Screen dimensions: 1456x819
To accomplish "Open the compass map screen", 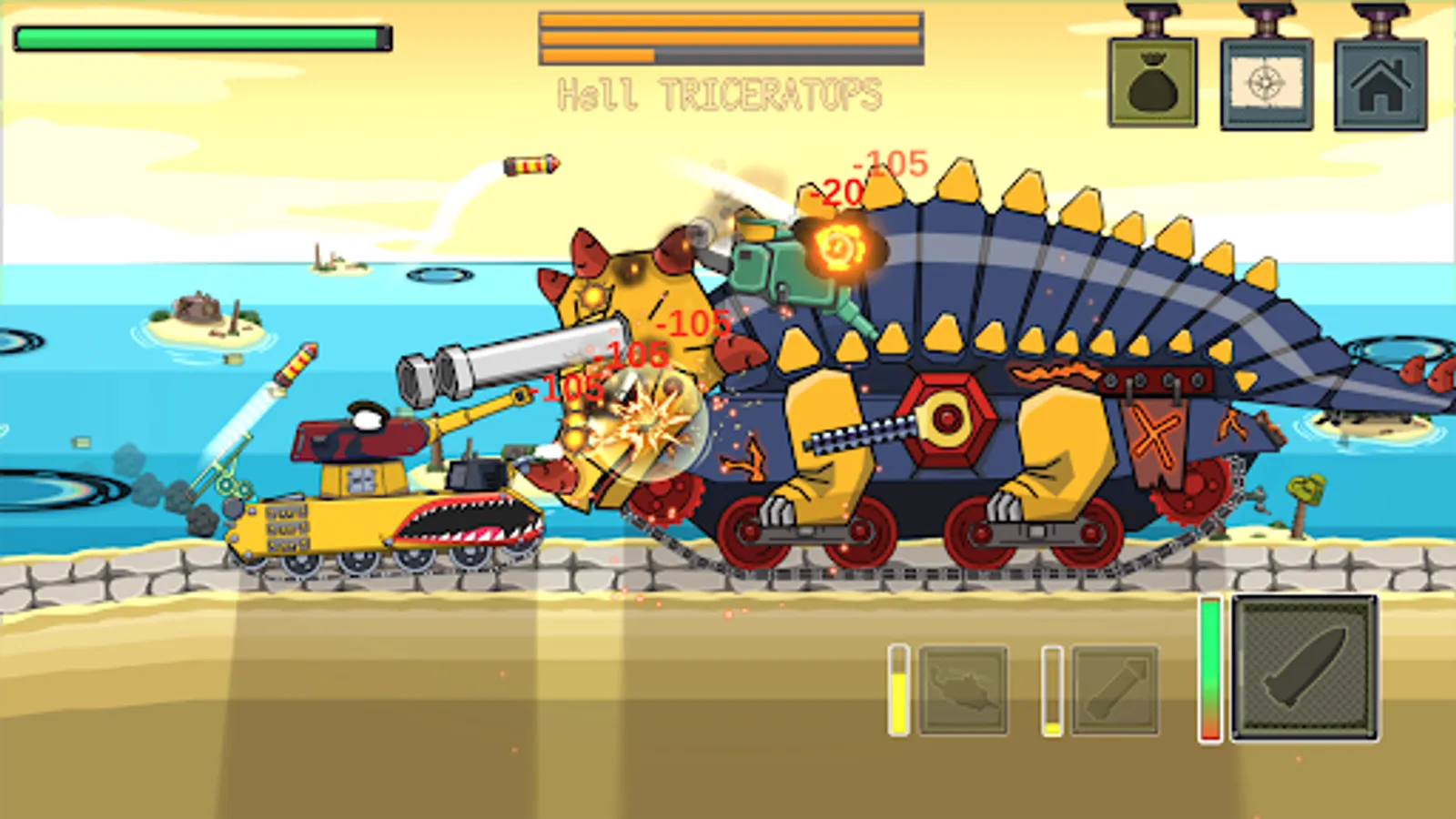I will (x=1269, y=84).
